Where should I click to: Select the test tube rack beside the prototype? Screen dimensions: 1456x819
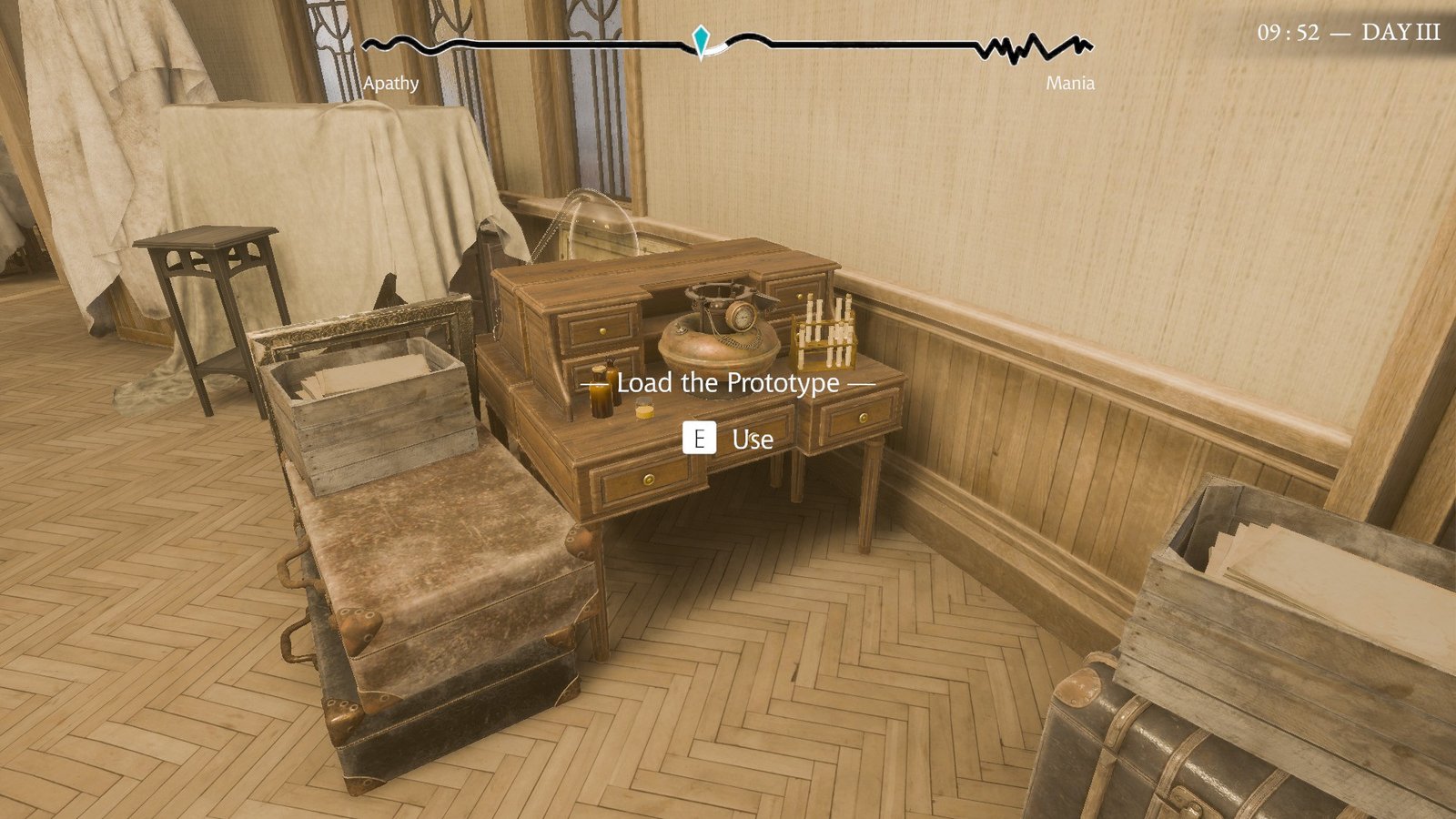824,332
